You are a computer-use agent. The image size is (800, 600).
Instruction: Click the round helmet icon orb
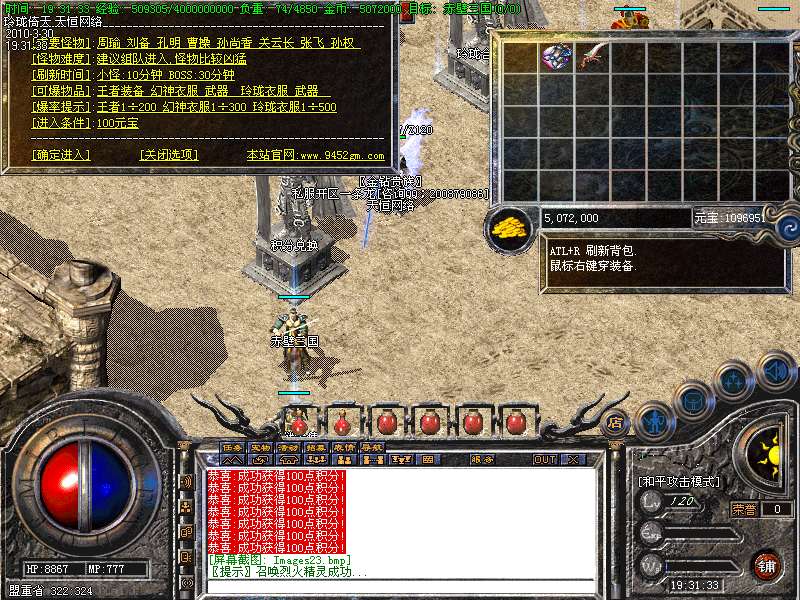(x=693, y=400)
